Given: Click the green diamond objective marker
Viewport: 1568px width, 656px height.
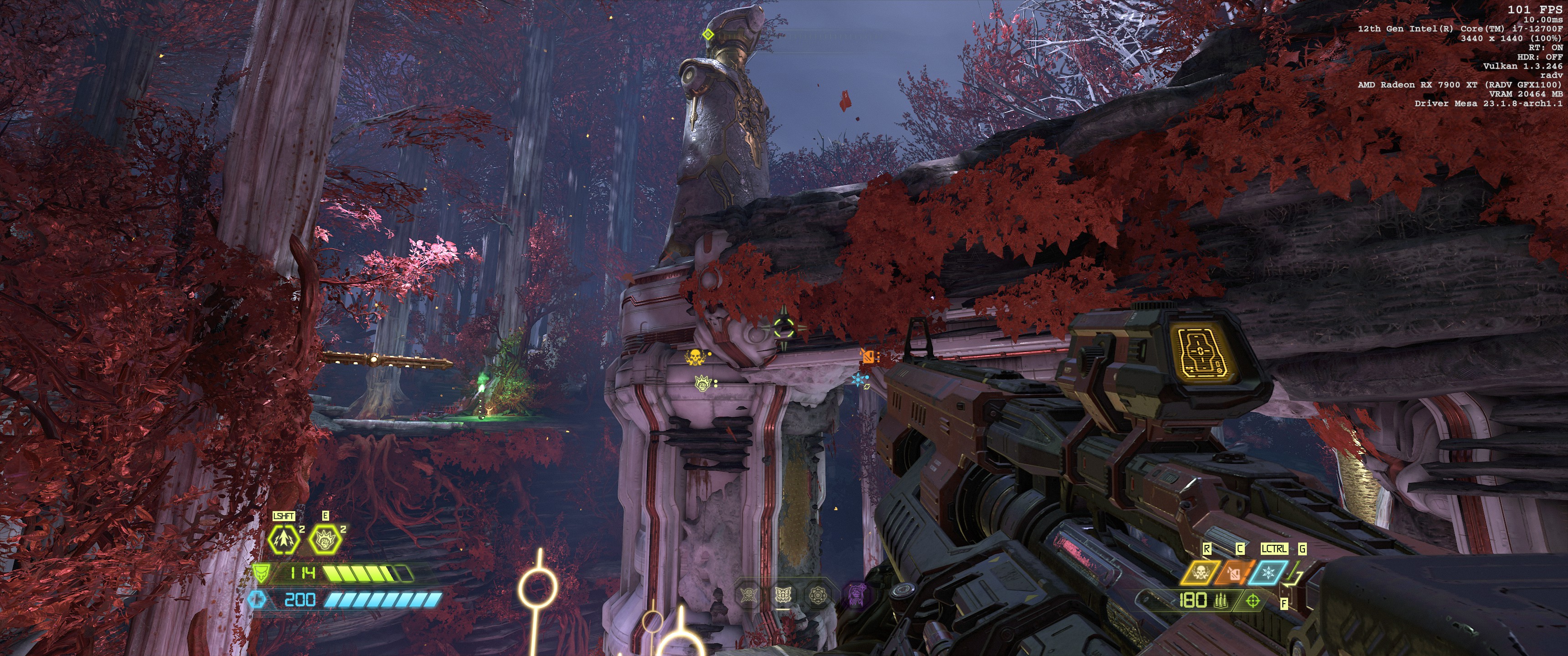Looking at the screenshot, I should tap(707, 34).
